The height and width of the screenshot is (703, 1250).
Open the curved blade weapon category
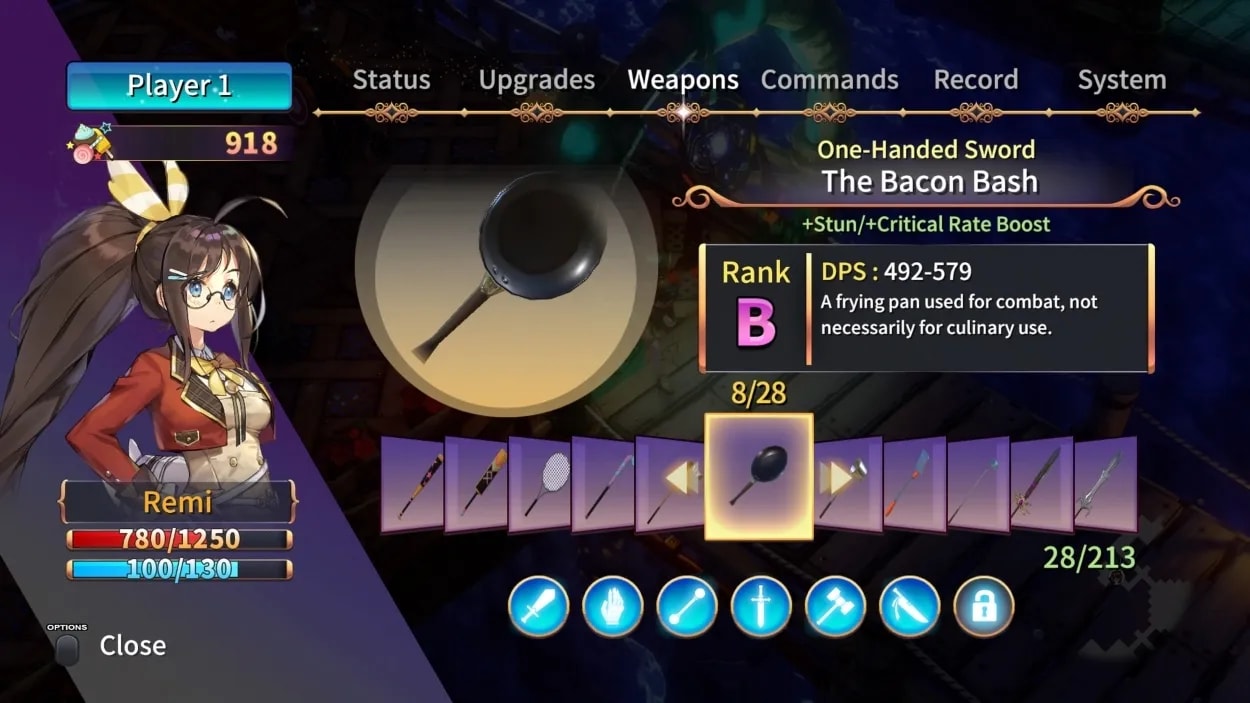(x=910, y=607)
